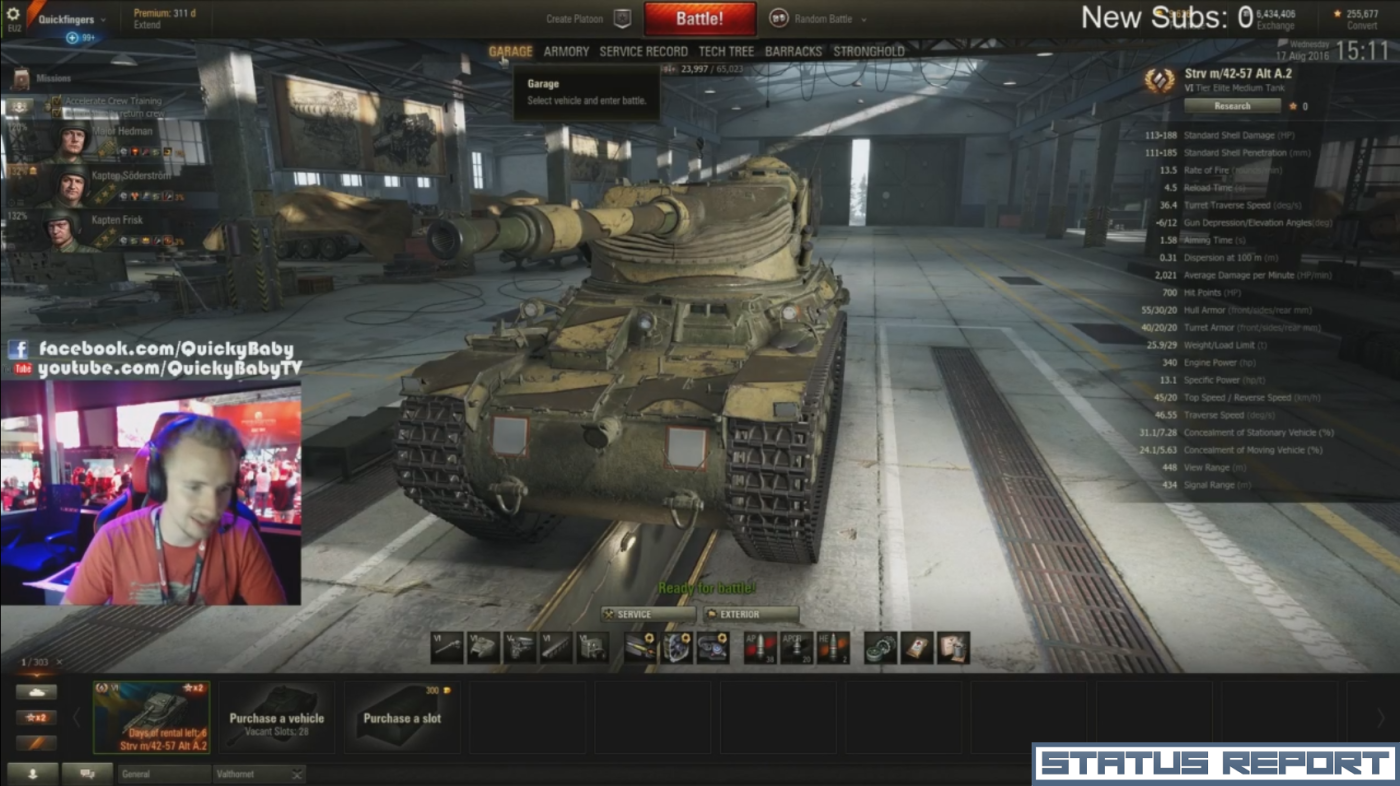Open the settings gear menu
Viewport: 1400px width, 786px height.
click(x=13, y=14)
